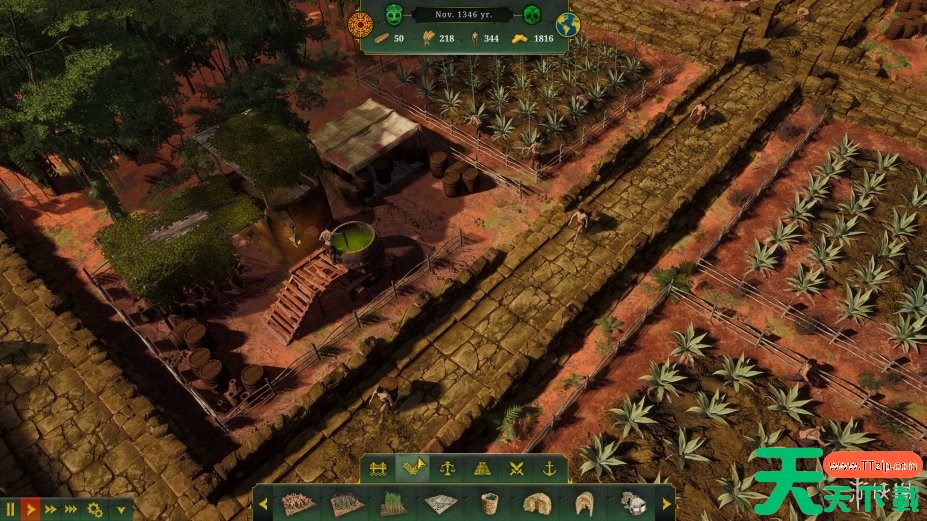Open settings with the gears icon
This screenshot has width=927, height=521.
(x=95, y=509)
